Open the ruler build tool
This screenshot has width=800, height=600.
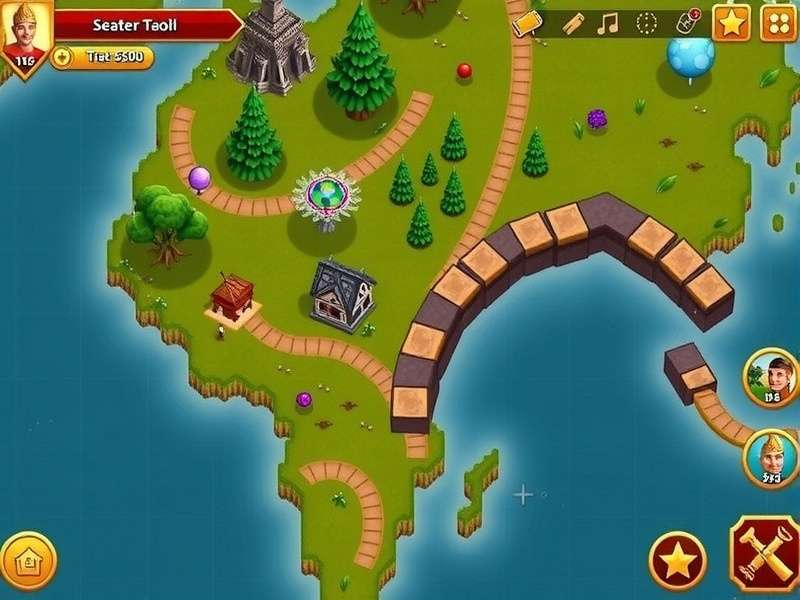point(573,24)
